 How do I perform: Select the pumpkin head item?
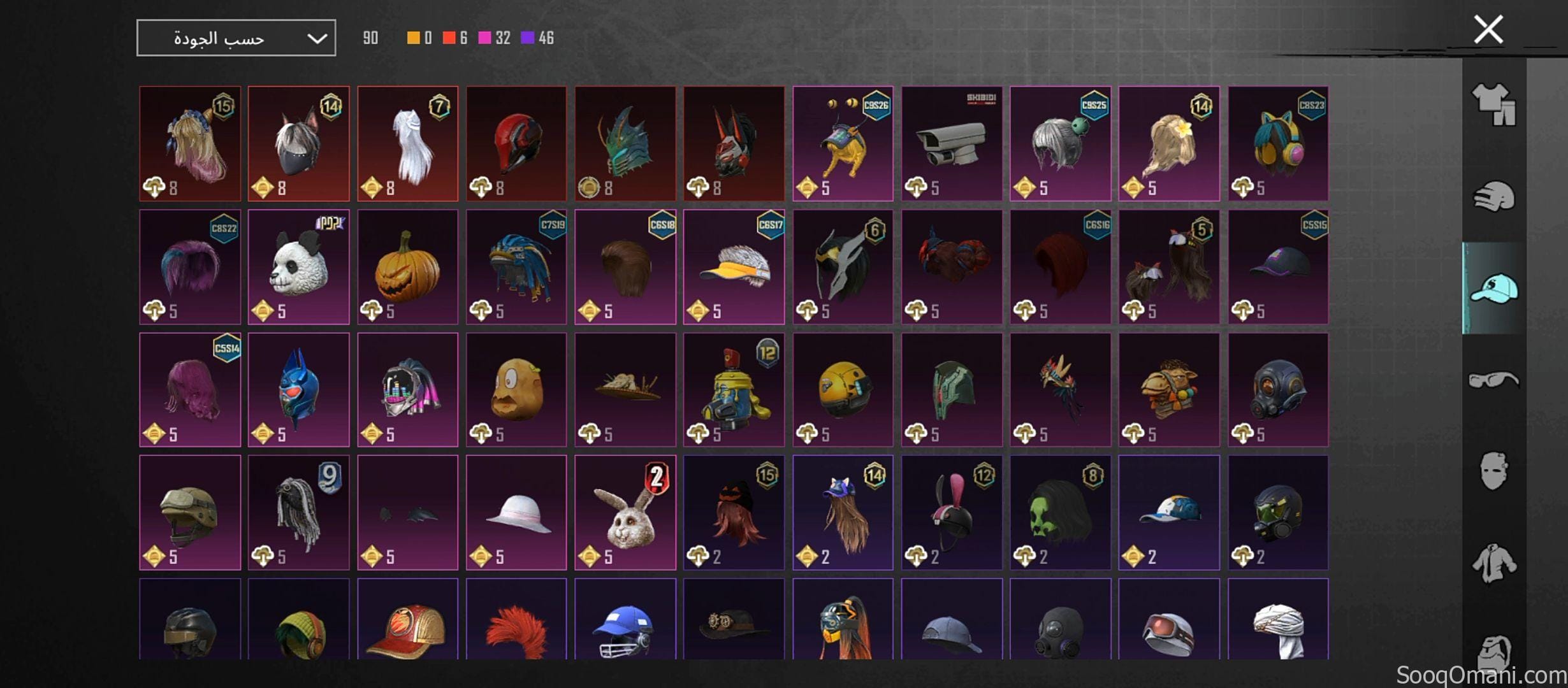(x=407, y=266)
